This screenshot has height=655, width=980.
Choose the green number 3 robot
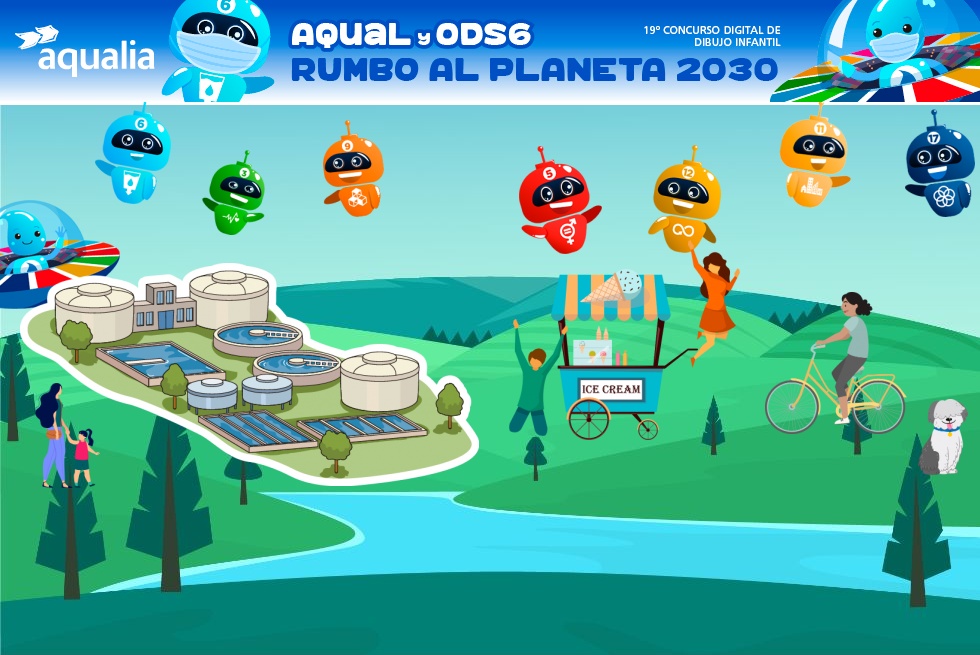tap(237, 192)
